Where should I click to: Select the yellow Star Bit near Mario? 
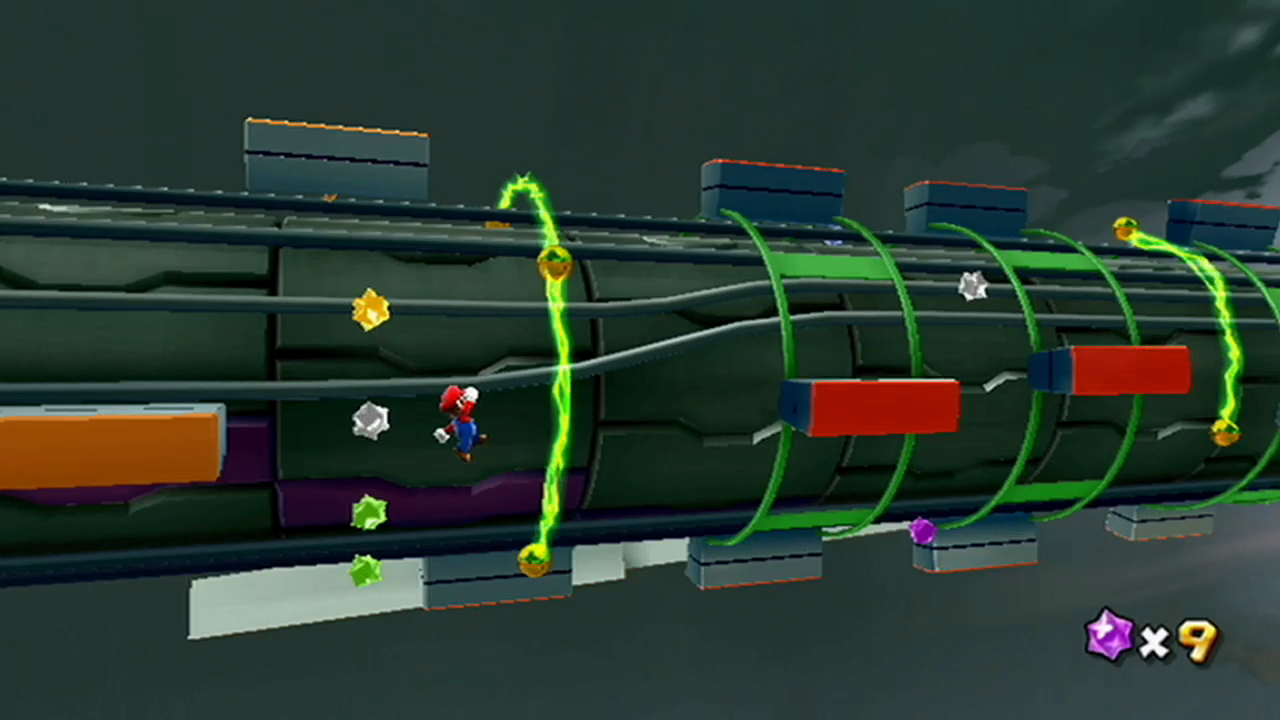[x=370, y=308]
